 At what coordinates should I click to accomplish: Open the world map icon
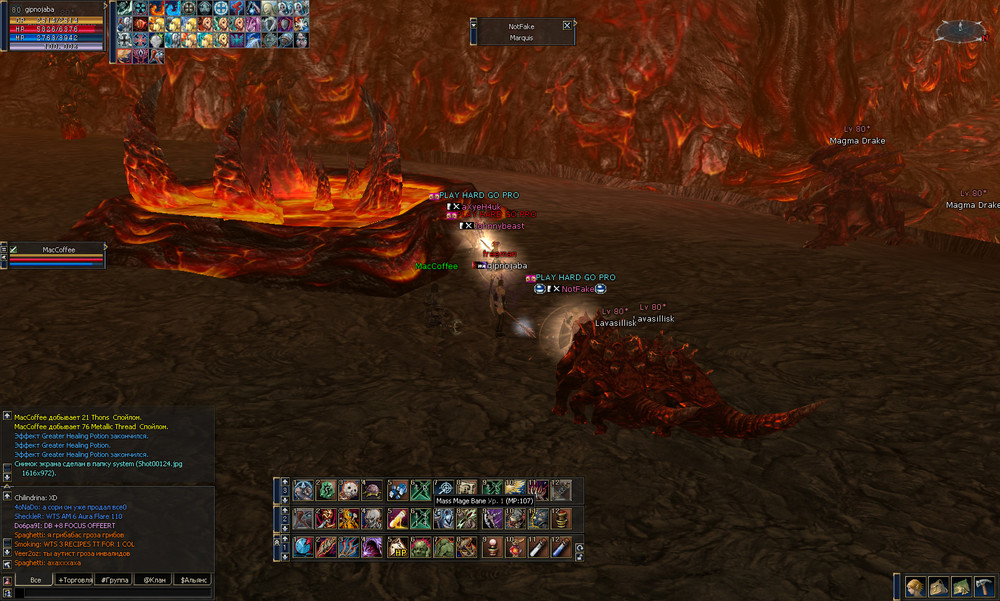pyautogui.click(x=961, y=587)
